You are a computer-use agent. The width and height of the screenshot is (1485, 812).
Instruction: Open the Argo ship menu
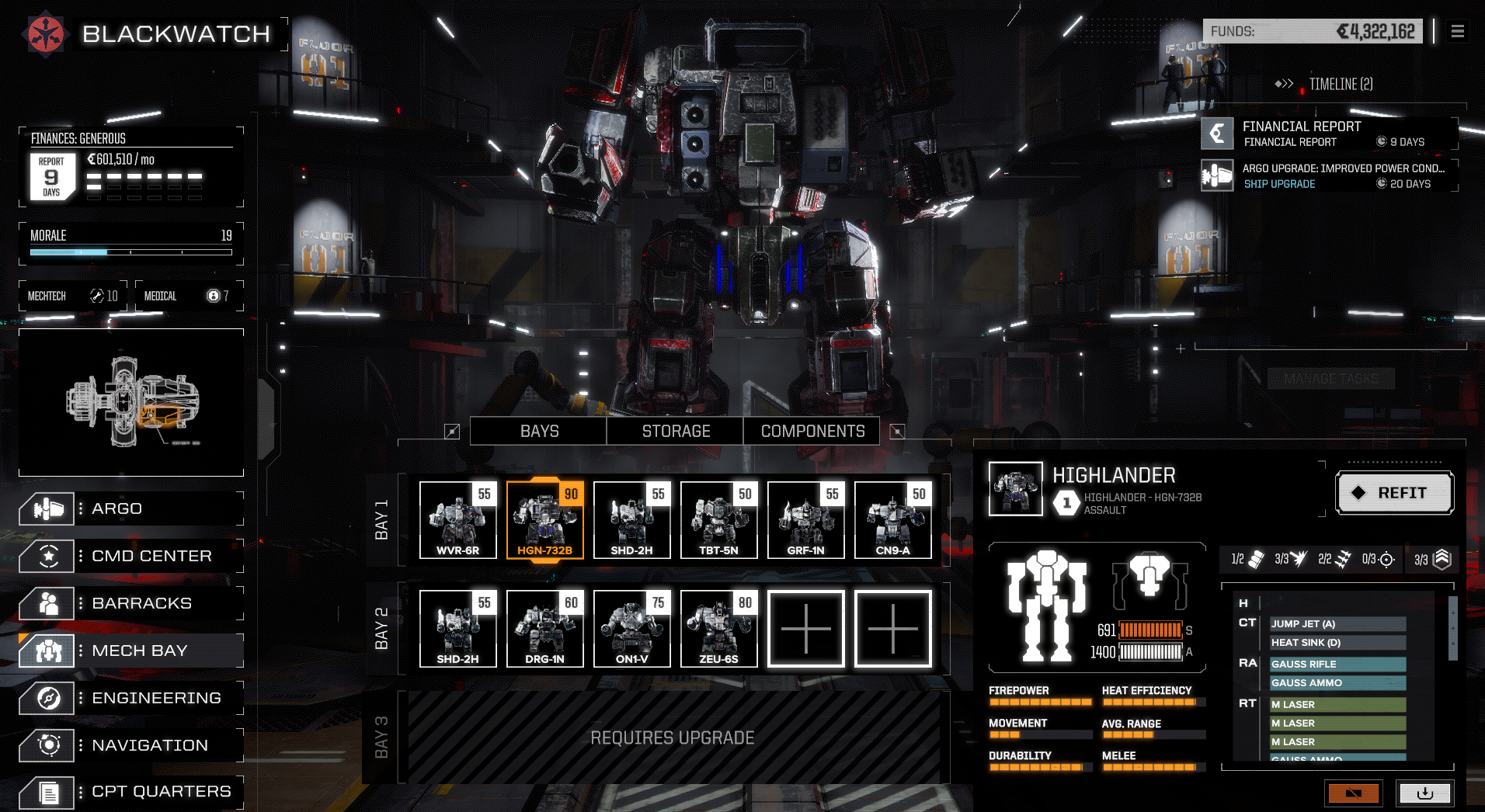click(x=130, y=509)
